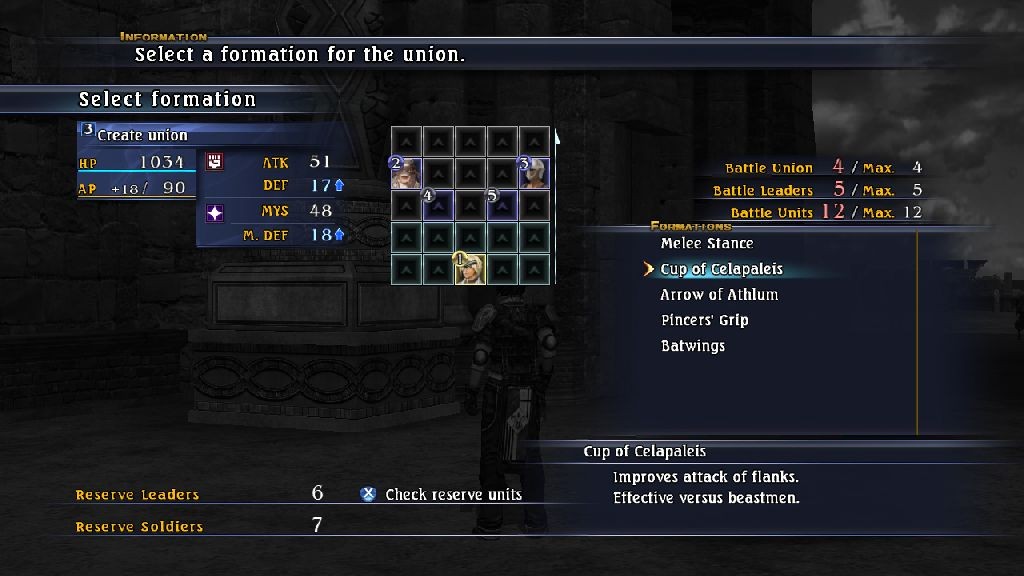This screenshot has width=1024, height=576.
Task: Select the Pincers' Grip formation
Action: pyautogui.click(x=704, y=320)
